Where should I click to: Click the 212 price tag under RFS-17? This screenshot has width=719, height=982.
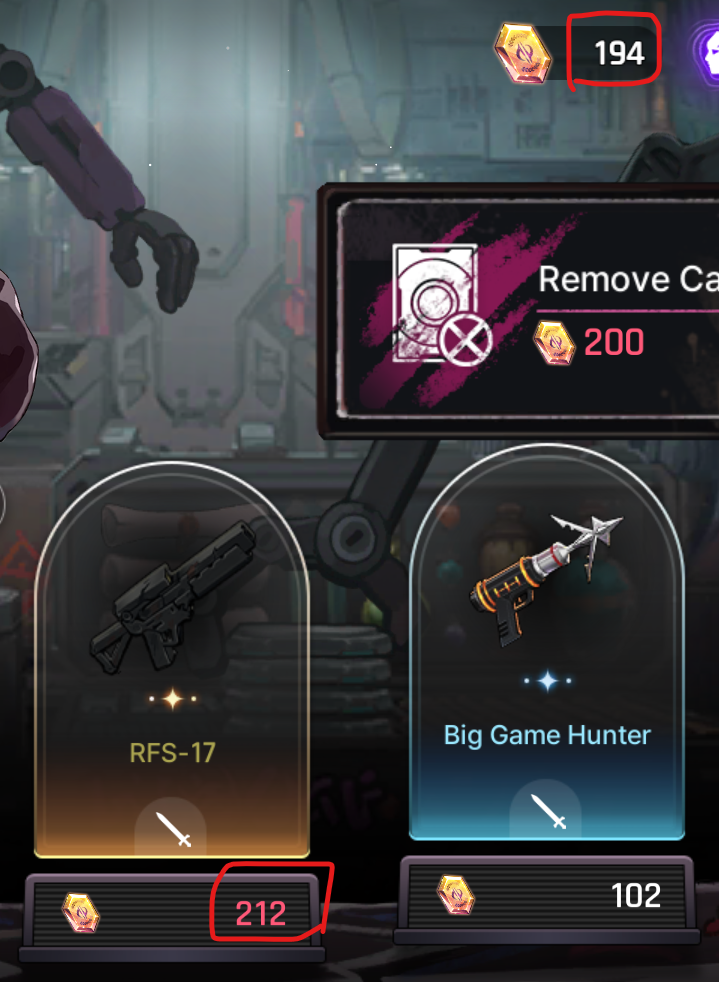(x=261, y=912)
